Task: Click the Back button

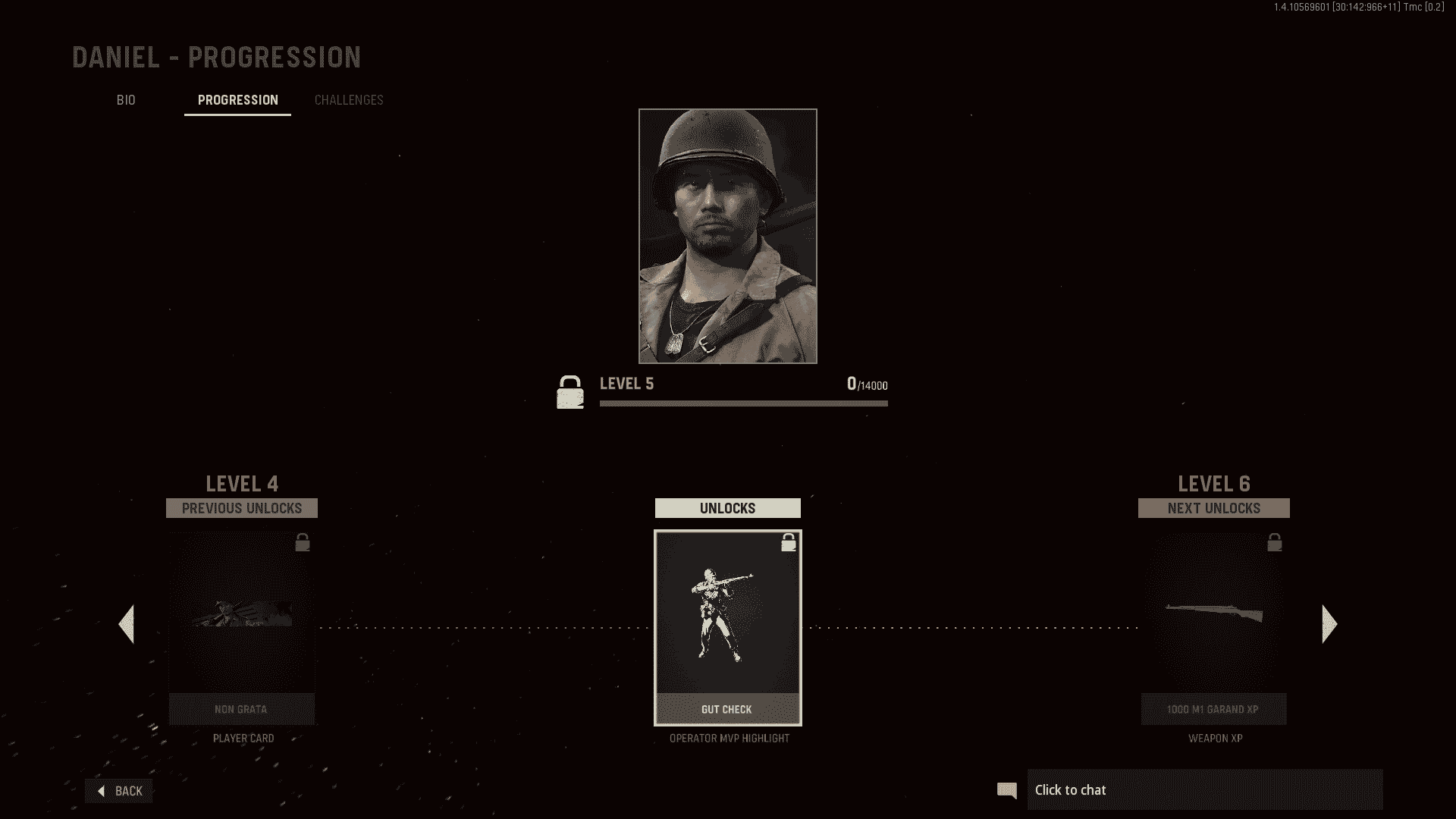Action: 119,790
